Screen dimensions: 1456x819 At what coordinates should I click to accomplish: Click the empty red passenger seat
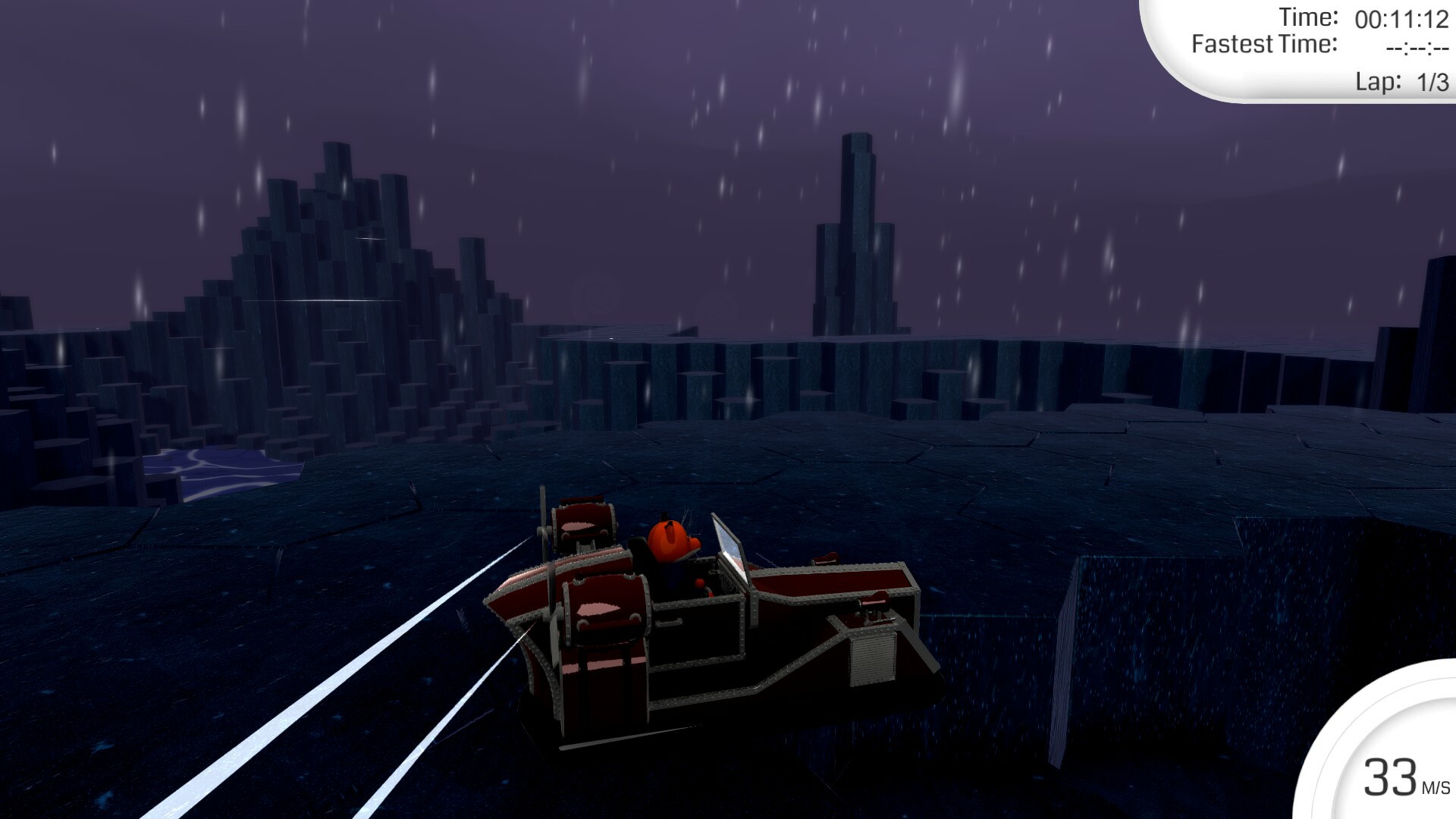point(605,604)
